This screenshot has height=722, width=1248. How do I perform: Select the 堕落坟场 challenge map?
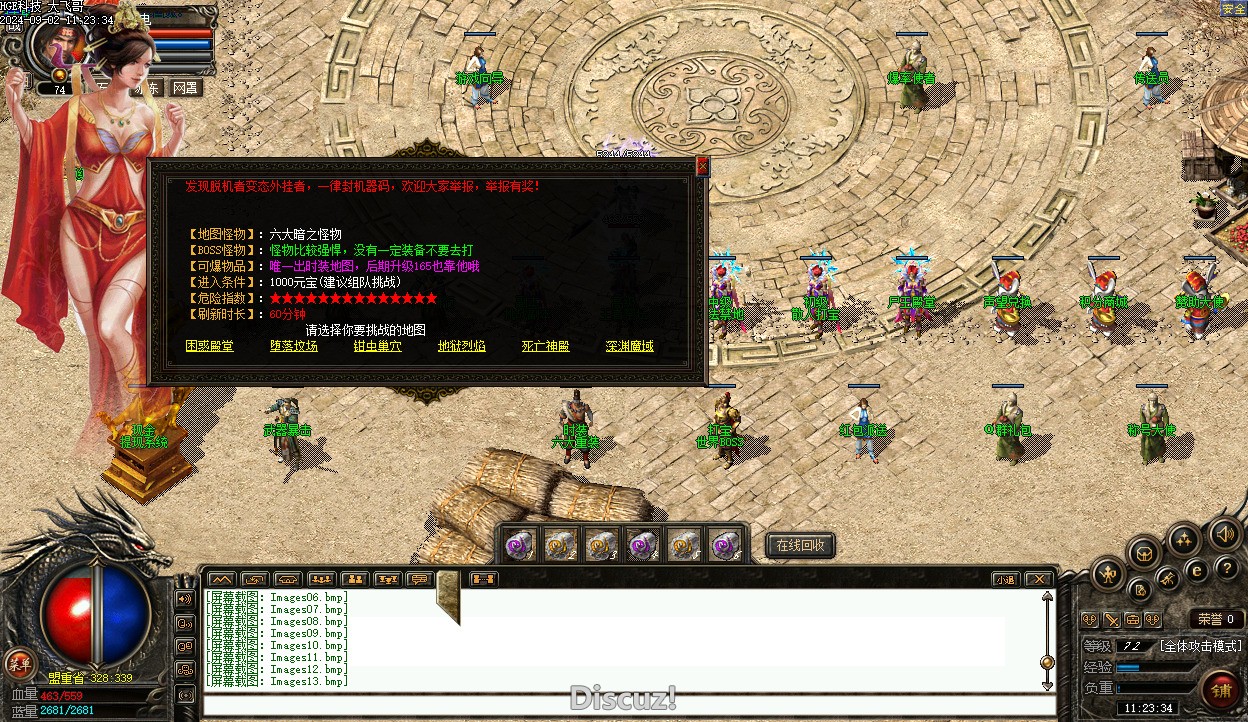coord(294,346)
